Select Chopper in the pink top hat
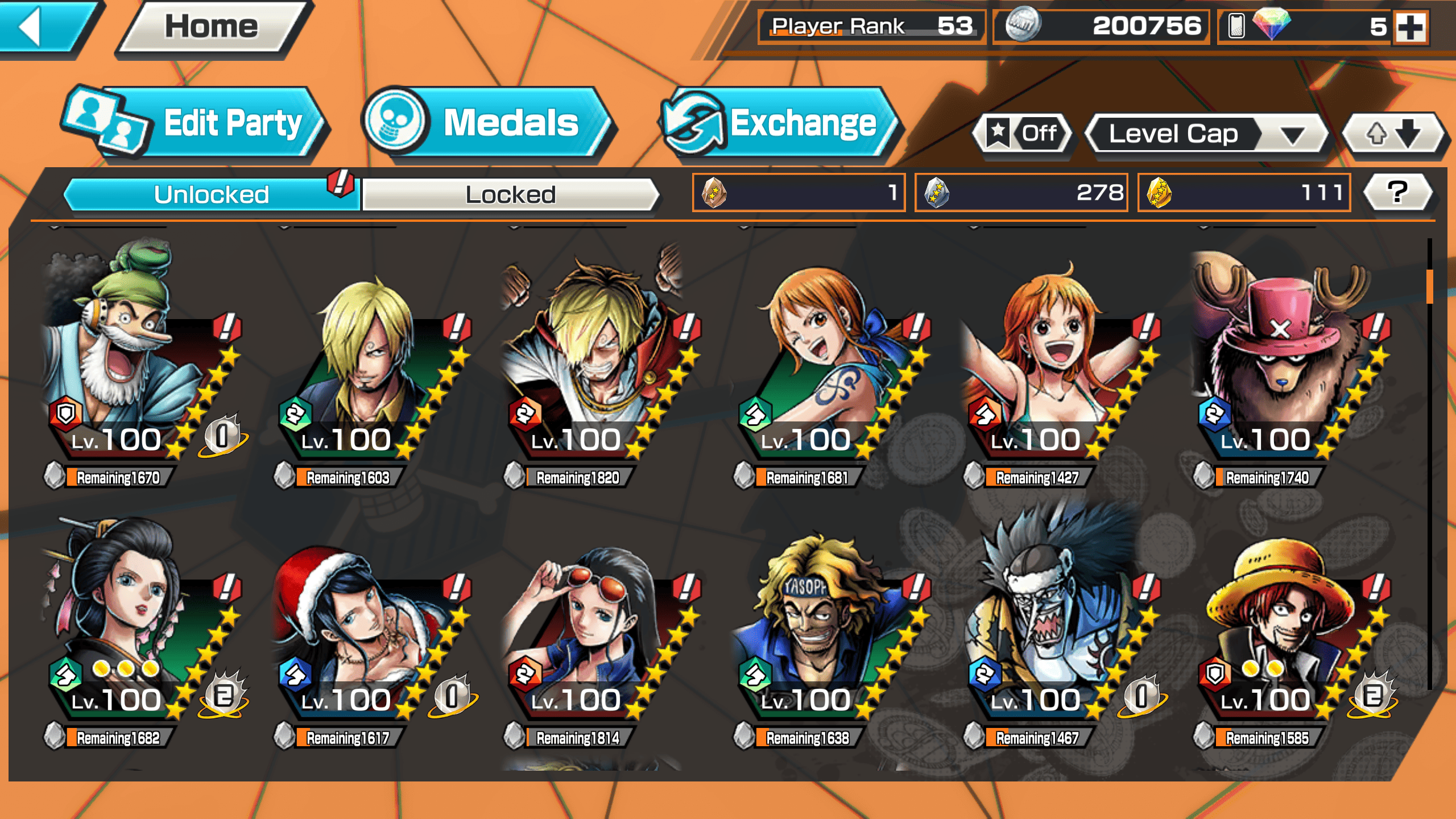1456x819 pixels. [x=1285, y=364]
